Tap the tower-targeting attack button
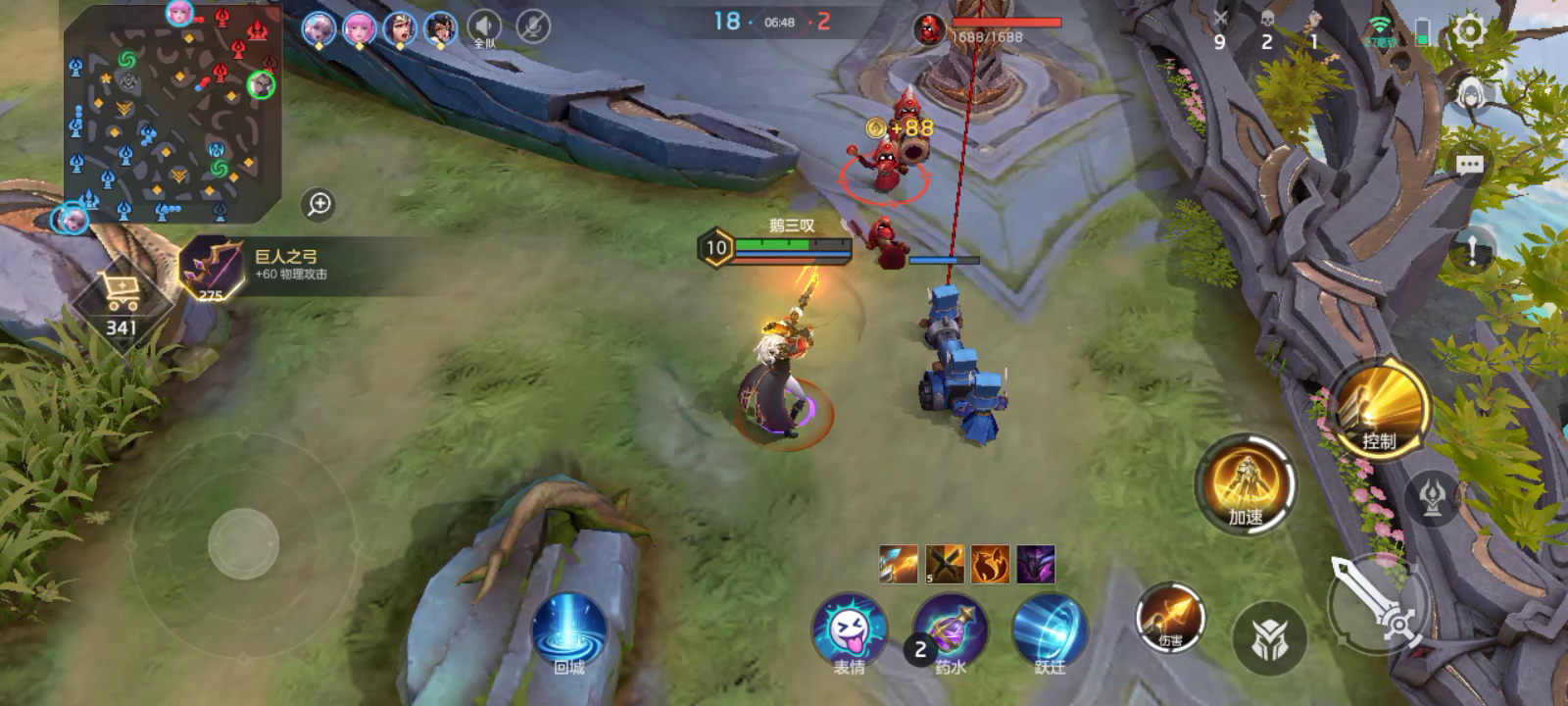Screen dimensions: 1568x706 click(1432, 498)
